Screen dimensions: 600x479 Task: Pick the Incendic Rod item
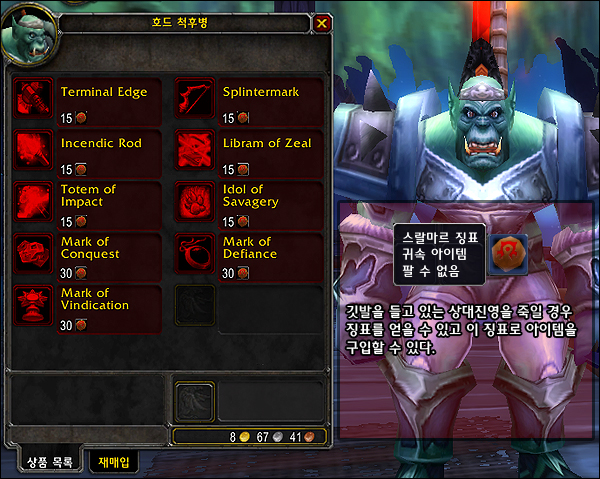point(36,150)
